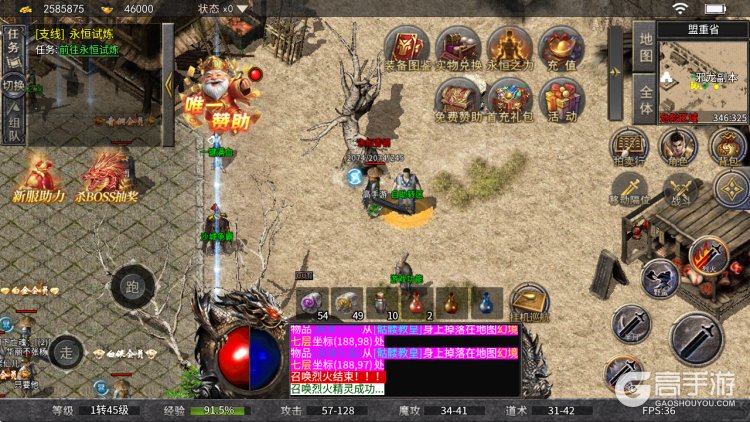
Task: Tap the 切换 switch button
Action: (x=13, y=84)
